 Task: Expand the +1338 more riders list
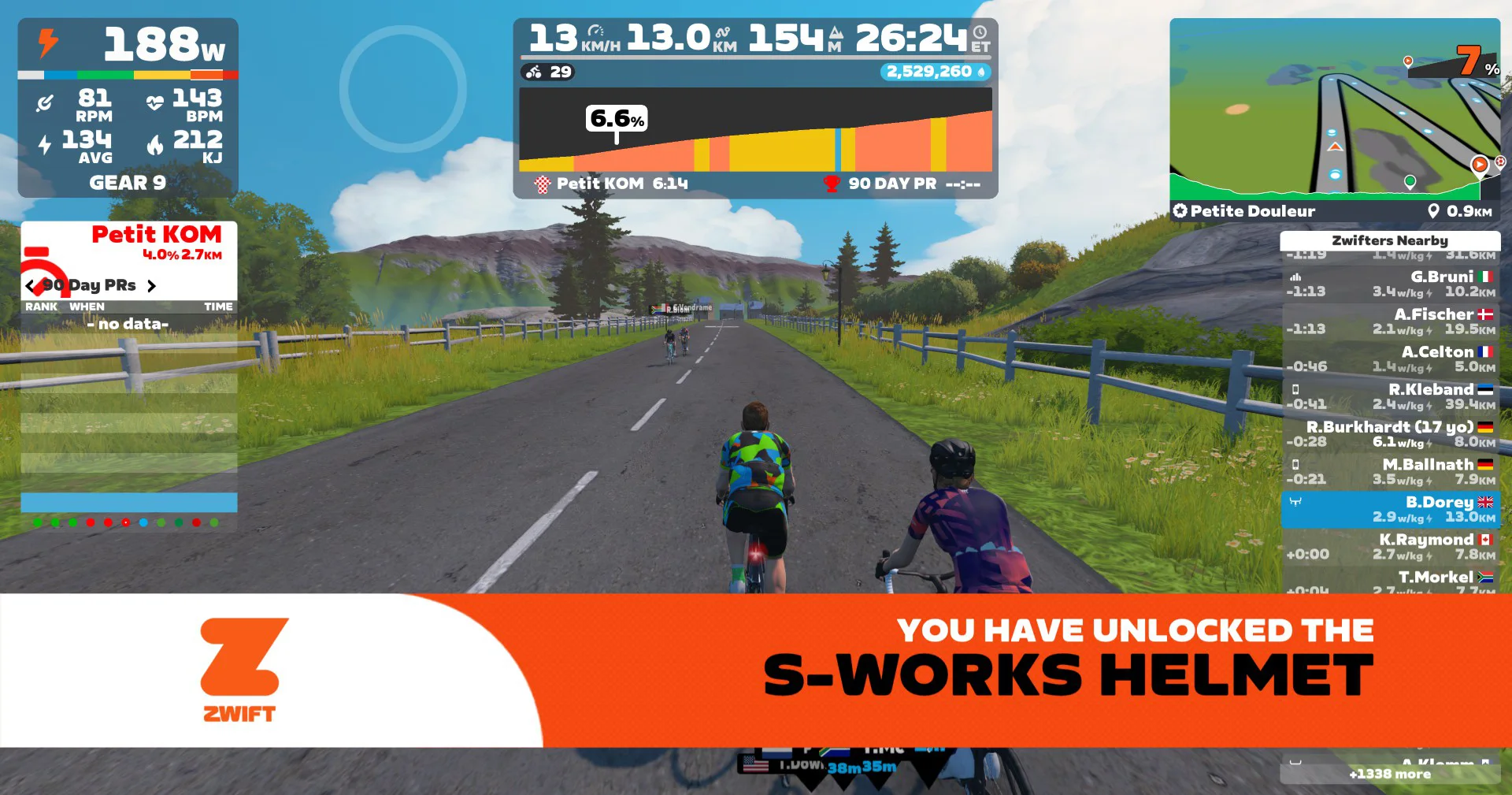(1389, 775)
